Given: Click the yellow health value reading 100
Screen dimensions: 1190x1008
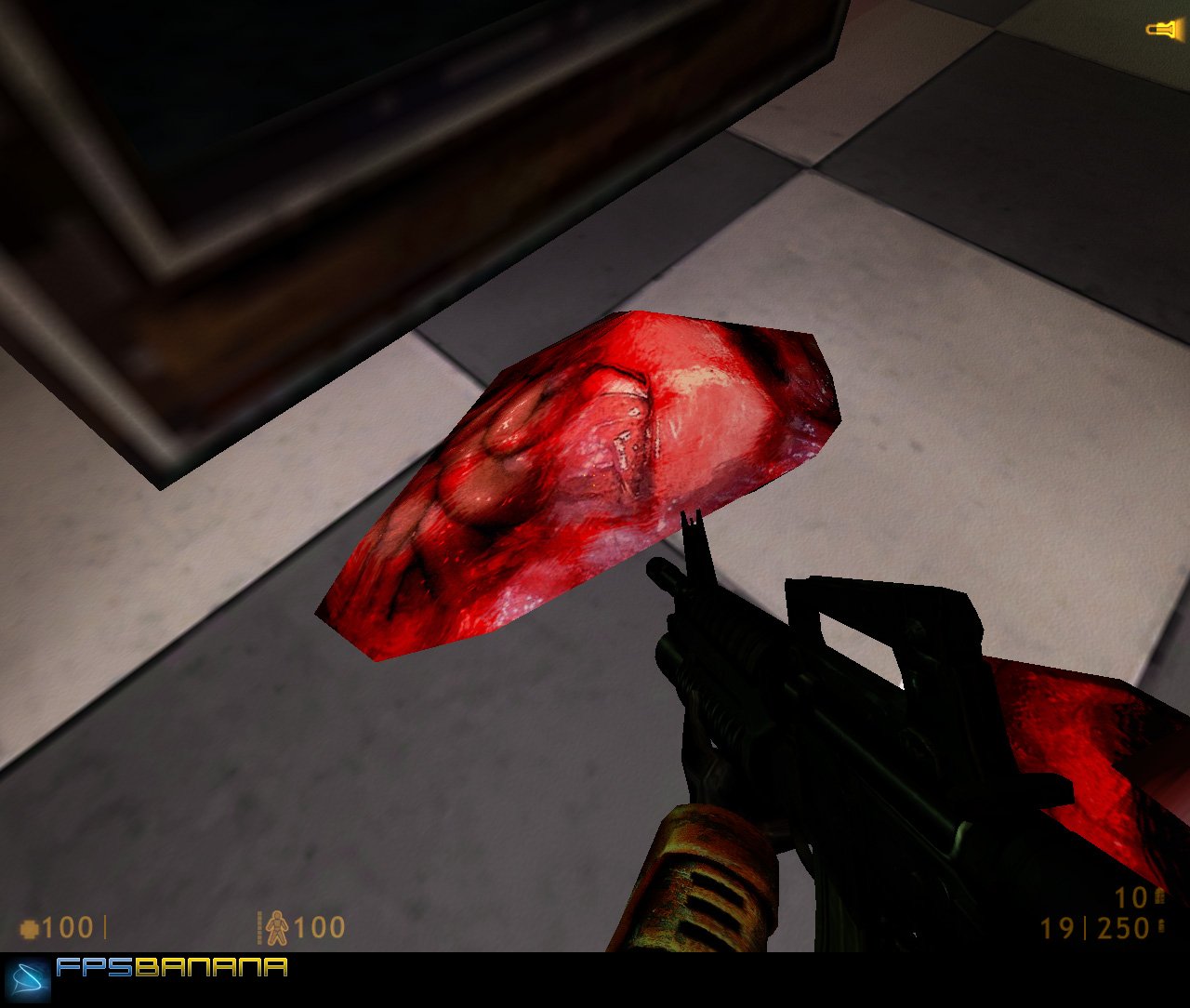Looking at the screenshot, I should [x=67, y=926].
